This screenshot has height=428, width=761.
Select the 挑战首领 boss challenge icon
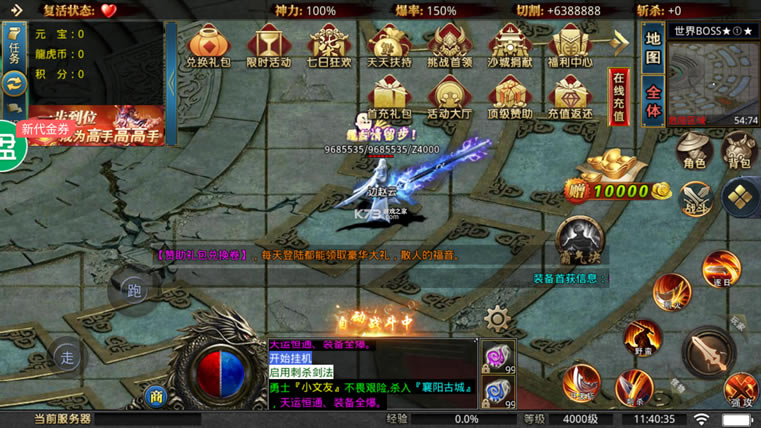tap(449, 45)
